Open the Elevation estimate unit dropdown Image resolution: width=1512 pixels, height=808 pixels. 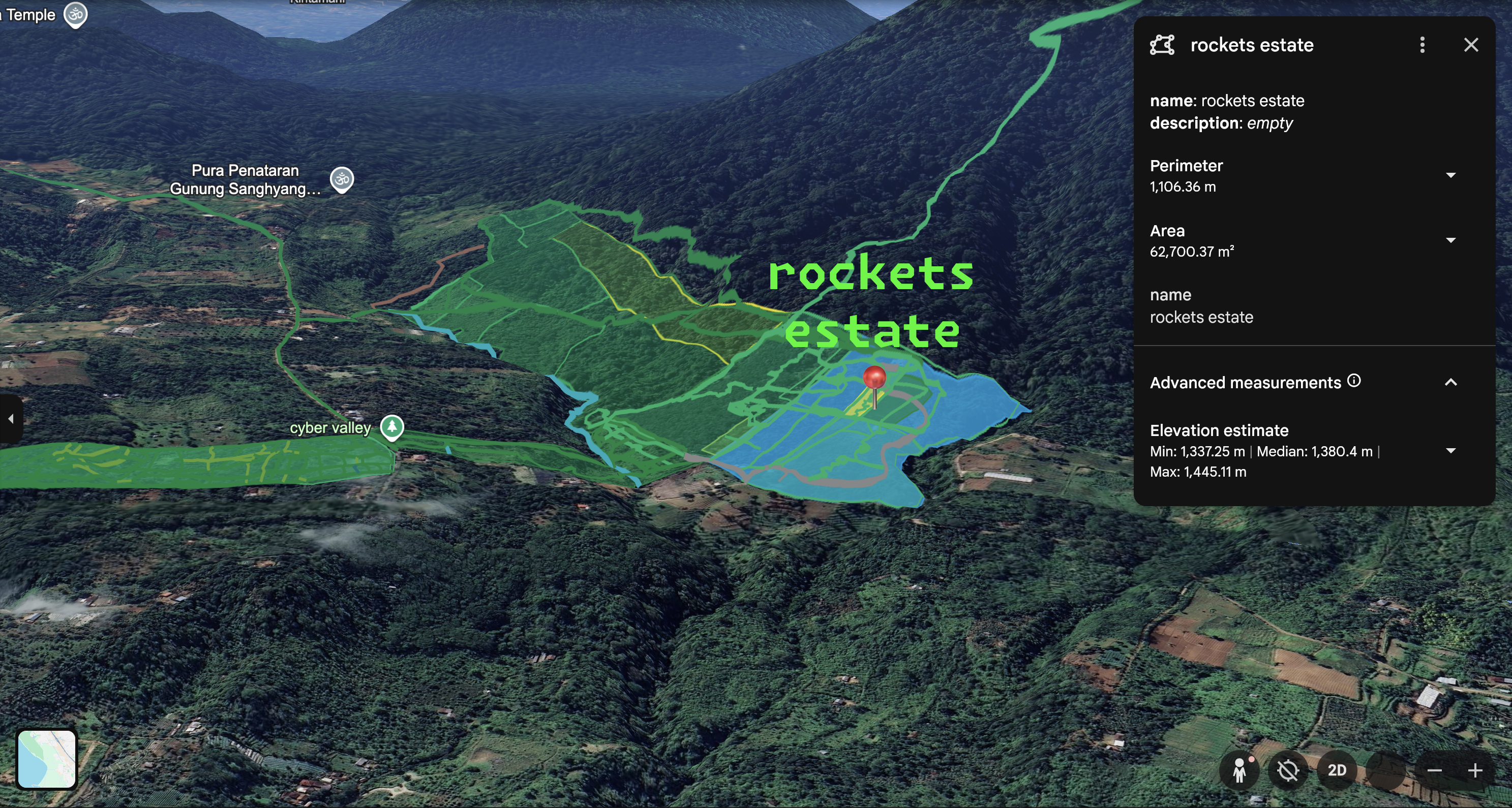click(1450, 451)
